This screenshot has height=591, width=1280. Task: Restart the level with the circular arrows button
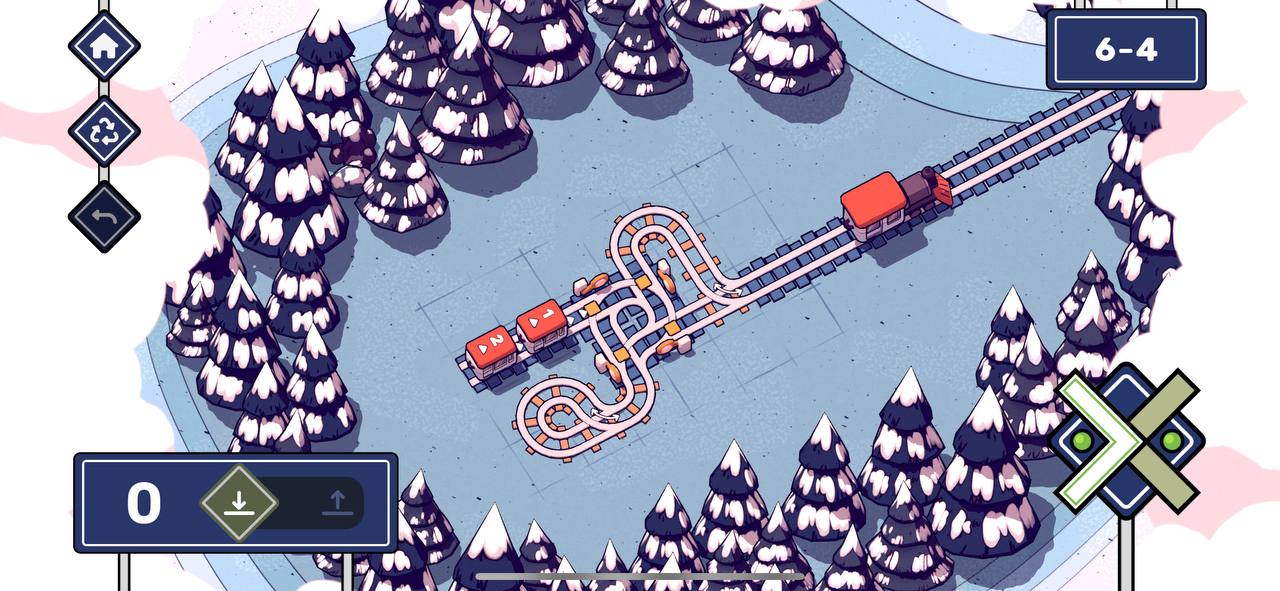point(104,132)
